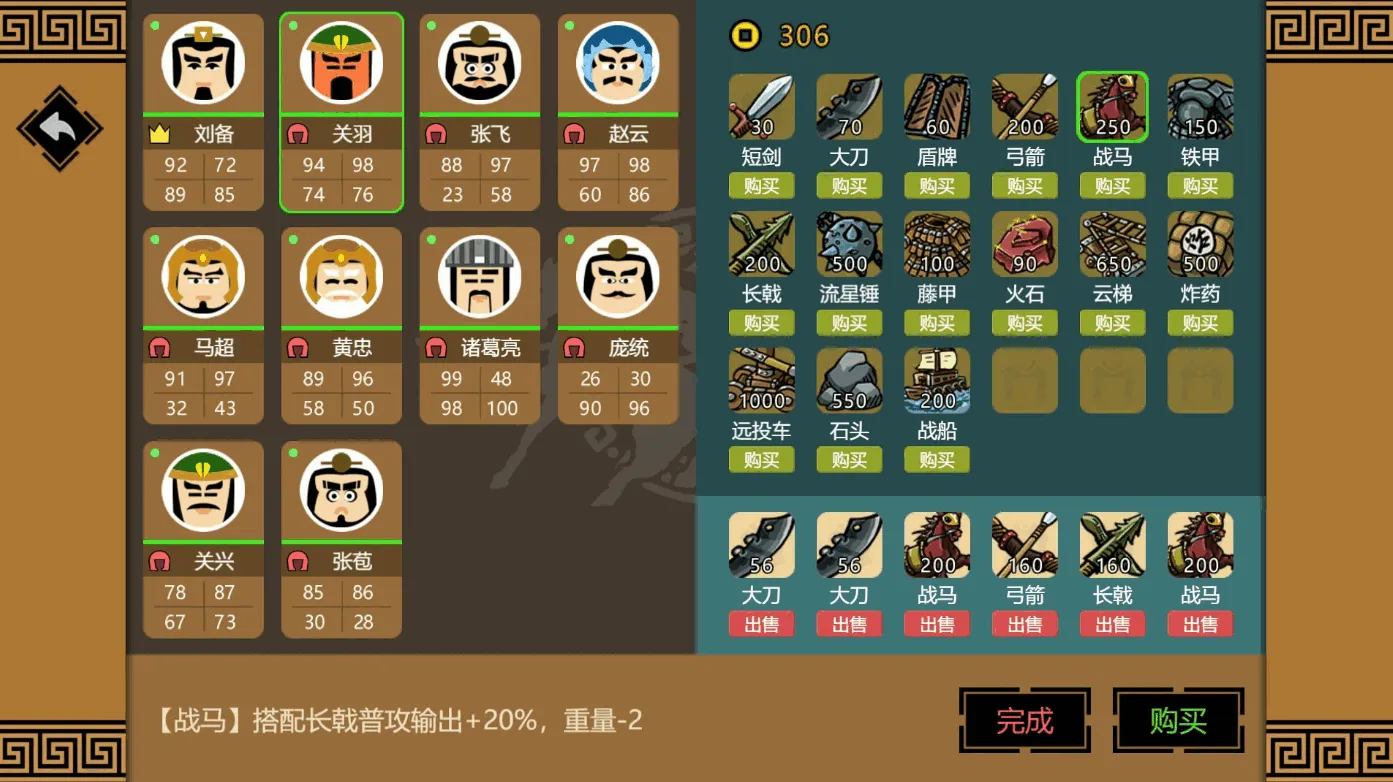The image size is (1393, 782).
Task: Select the 战船 warship item icon
Action: (x=936, y=380)
